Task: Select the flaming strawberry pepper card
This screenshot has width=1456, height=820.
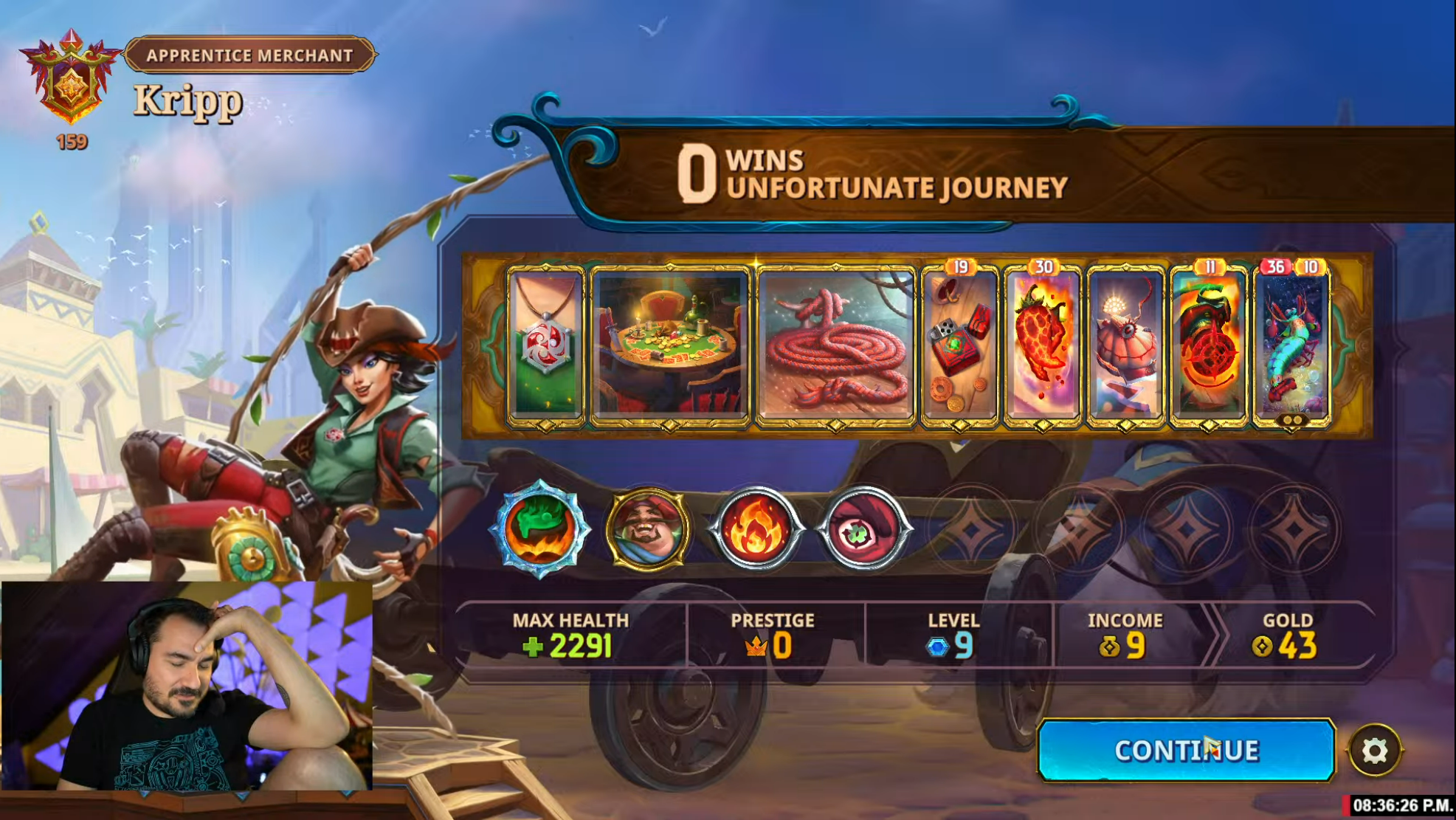Action: click(1042, 345)
